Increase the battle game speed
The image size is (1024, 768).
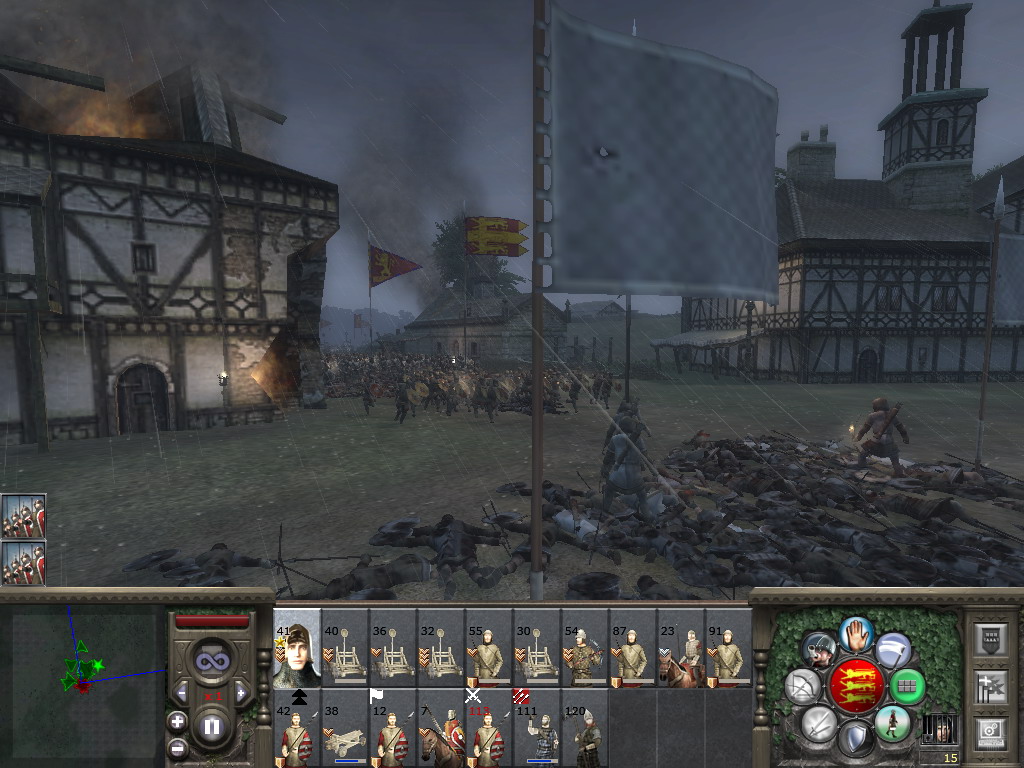tap(241, 692)
